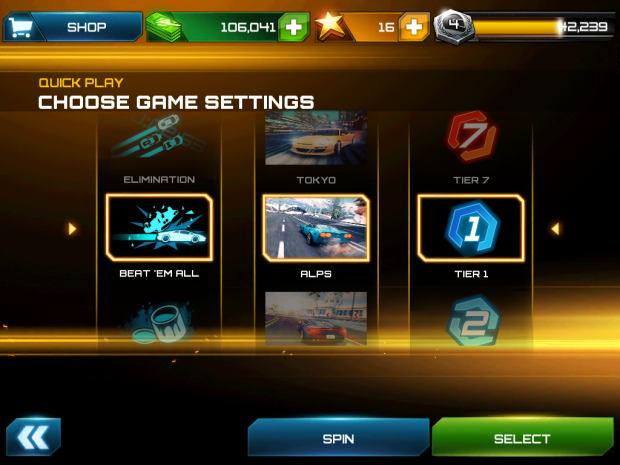Confirm settings with the Select button
This screenshot has height=465, width=620.
[522, 438]
